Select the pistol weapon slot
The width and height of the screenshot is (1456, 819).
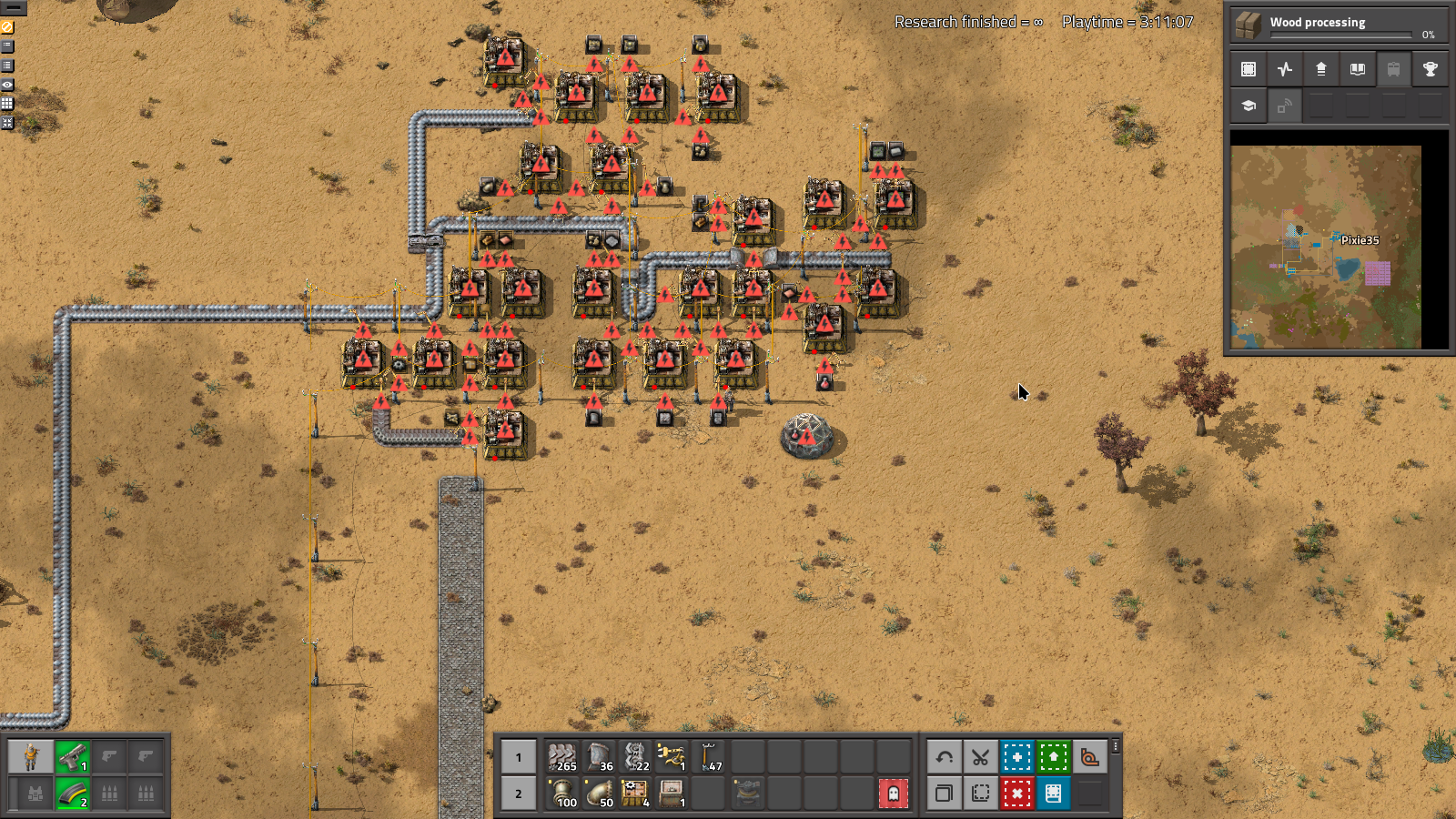click(x=73, y=756)
